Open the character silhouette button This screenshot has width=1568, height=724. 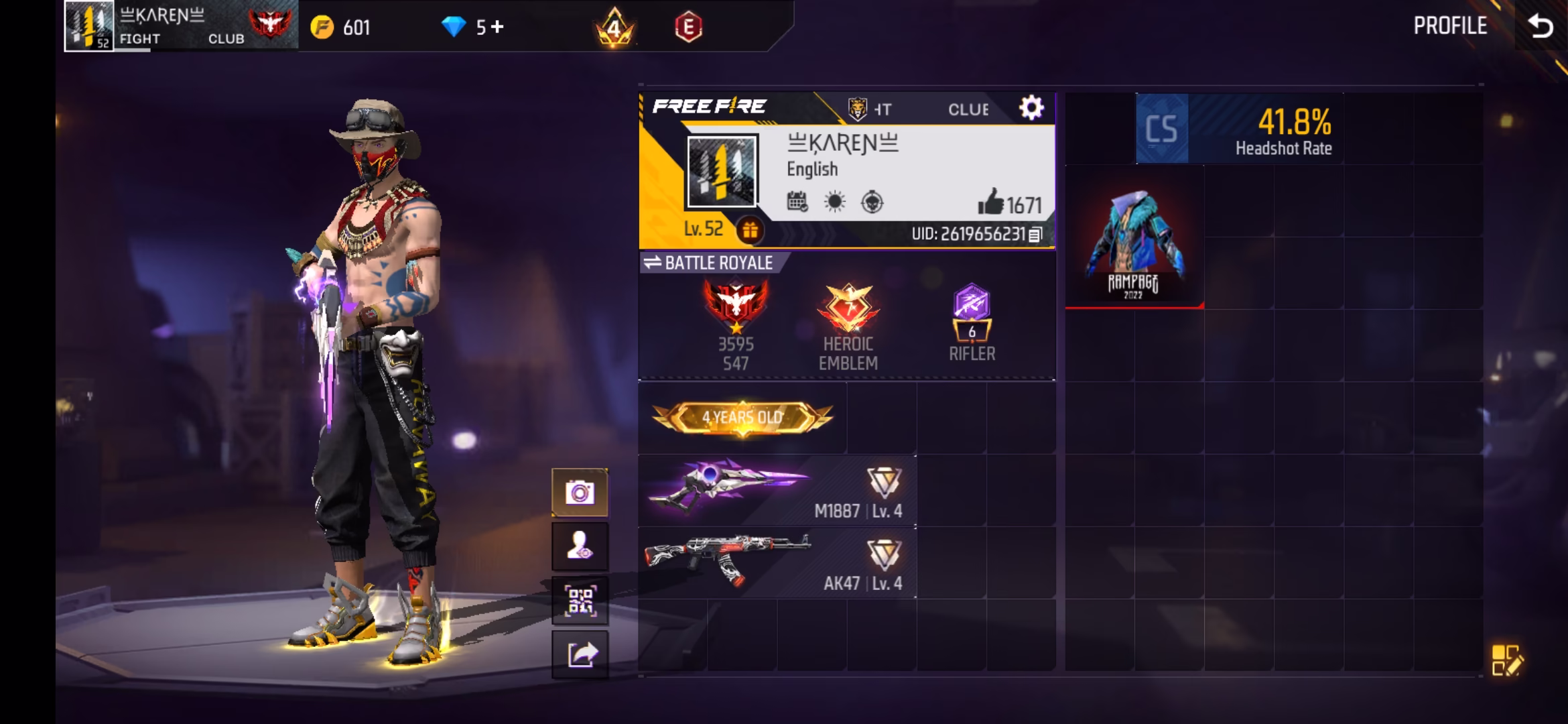(580, 547)
